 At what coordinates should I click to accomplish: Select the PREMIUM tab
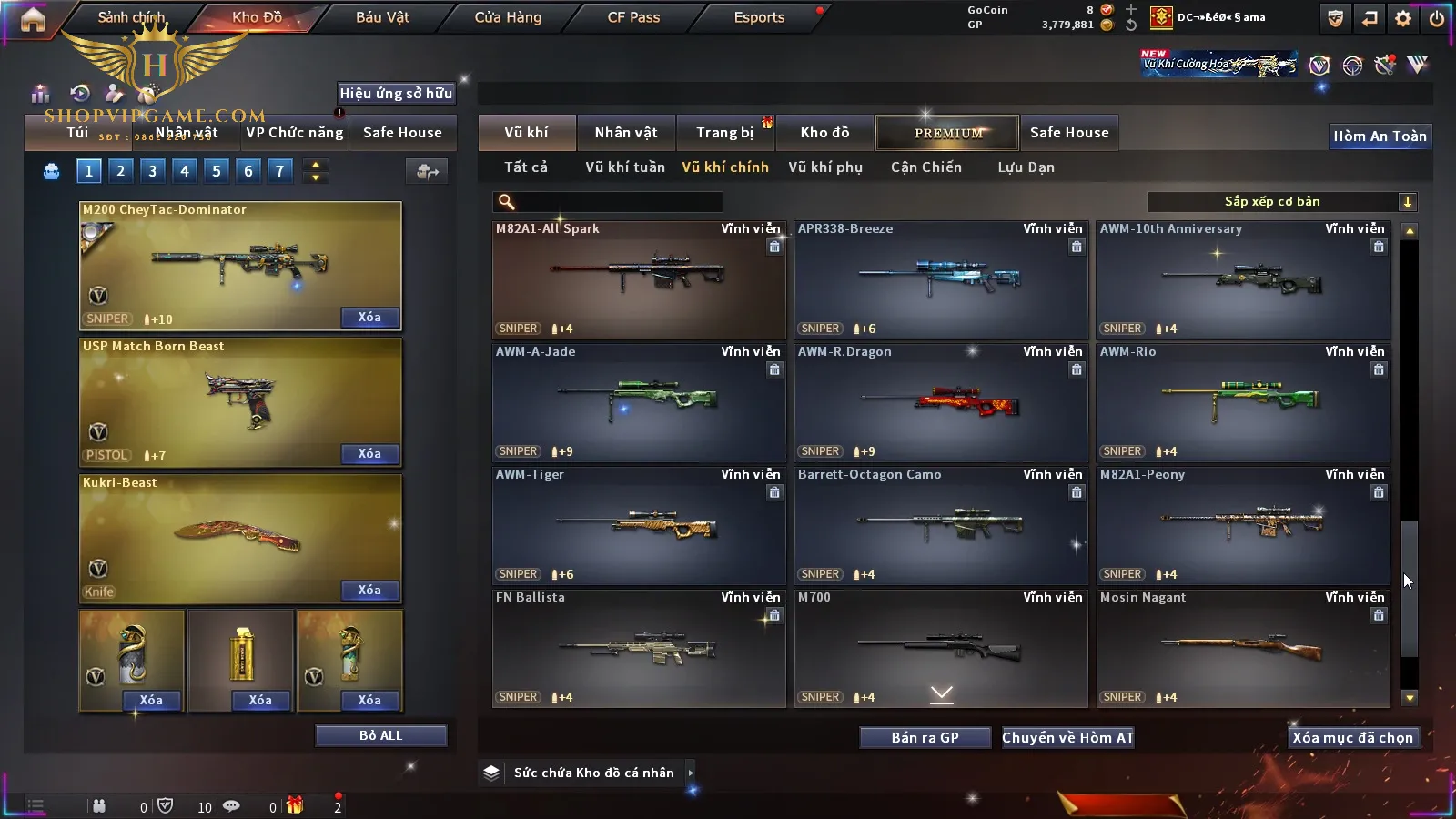coord(948,133)
